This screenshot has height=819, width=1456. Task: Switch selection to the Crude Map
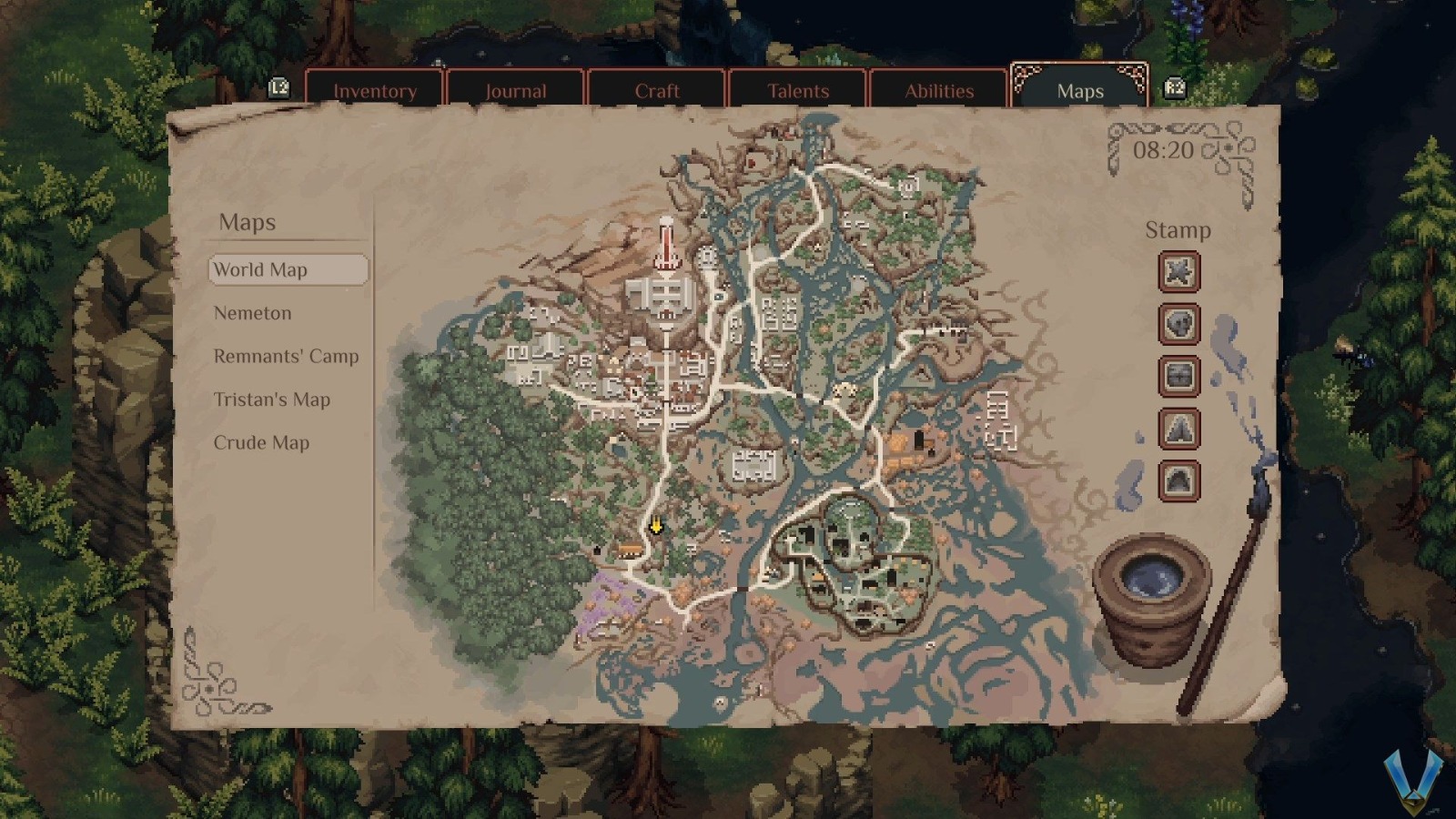coord(261,442)
